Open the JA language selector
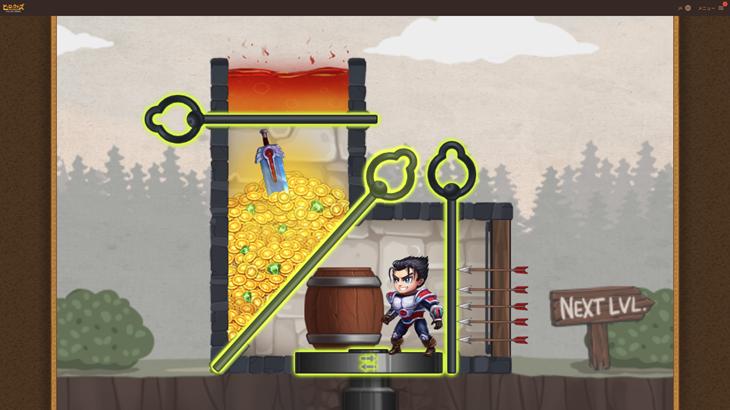The width and height of the screenshot is (730, 410). pos(684,7)
